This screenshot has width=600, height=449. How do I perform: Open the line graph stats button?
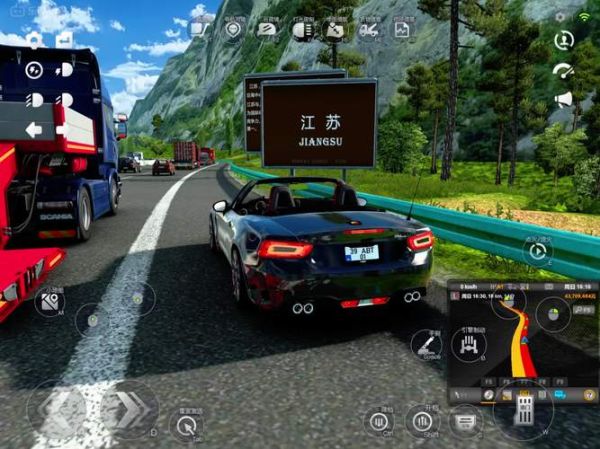402,29
